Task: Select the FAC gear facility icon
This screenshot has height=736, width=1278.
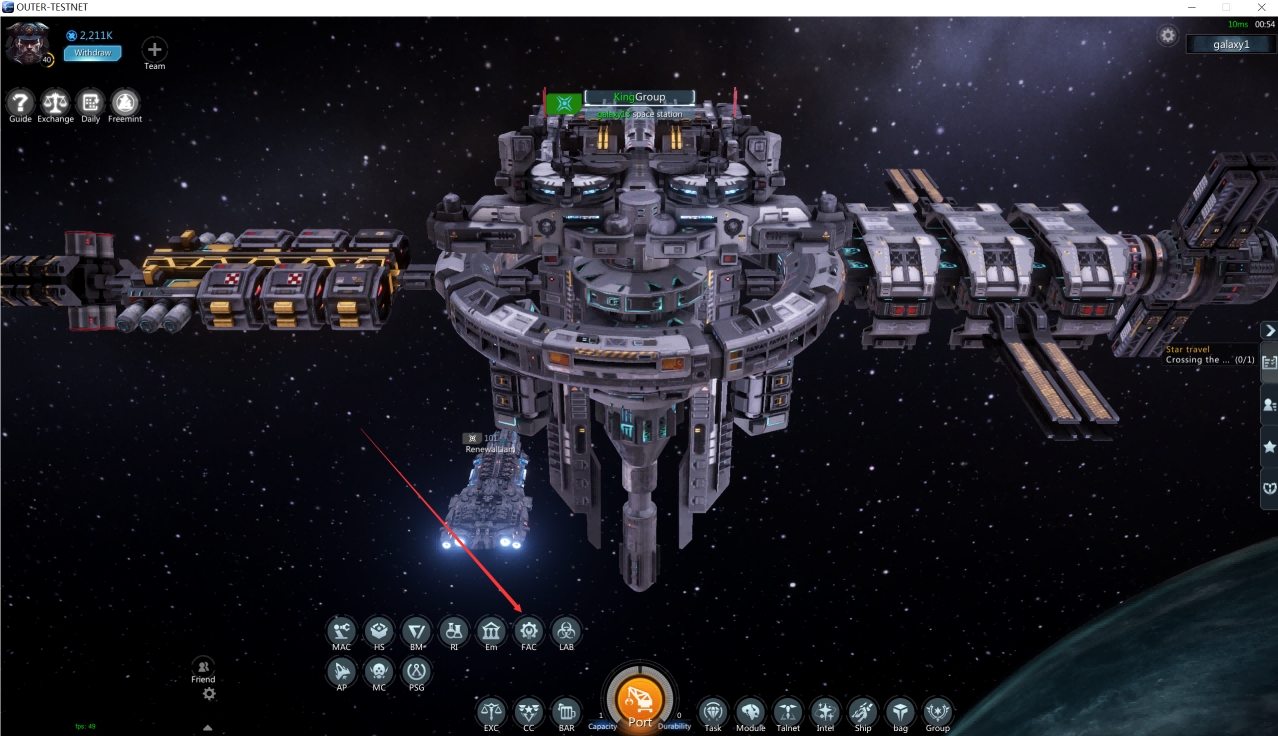Action: [529, 631]
